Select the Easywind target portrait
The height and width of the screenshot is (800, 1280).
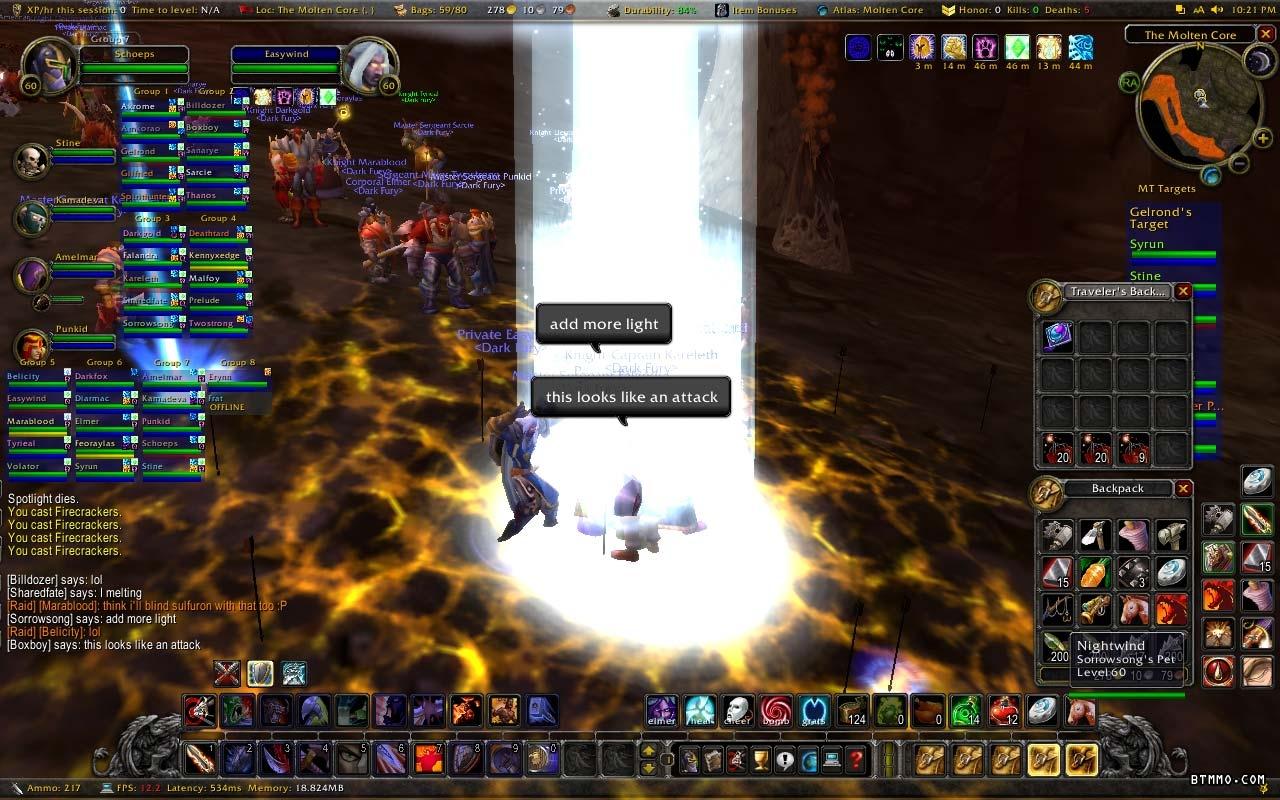click(374, 66)
